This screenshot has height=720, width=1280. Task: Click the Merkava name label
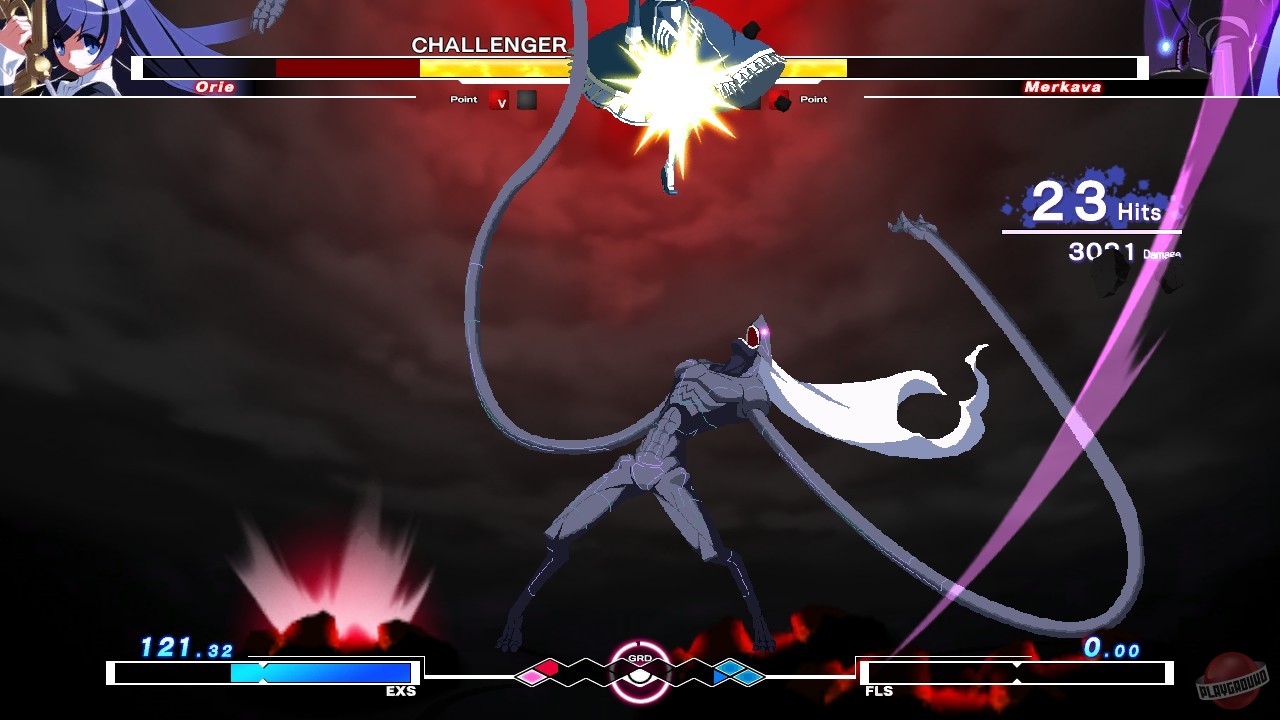(x=1063, y=87)
